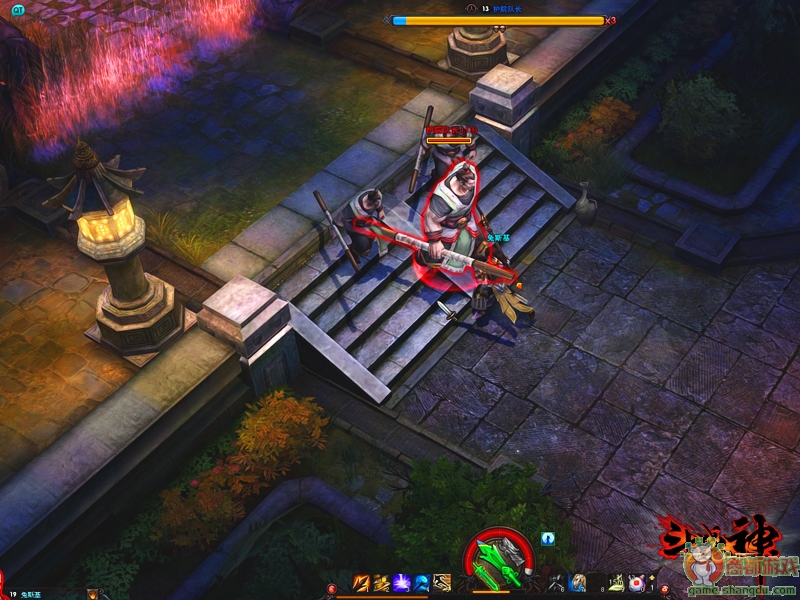Use the golden strike skill
800x600 pixels.
(382, 583)
